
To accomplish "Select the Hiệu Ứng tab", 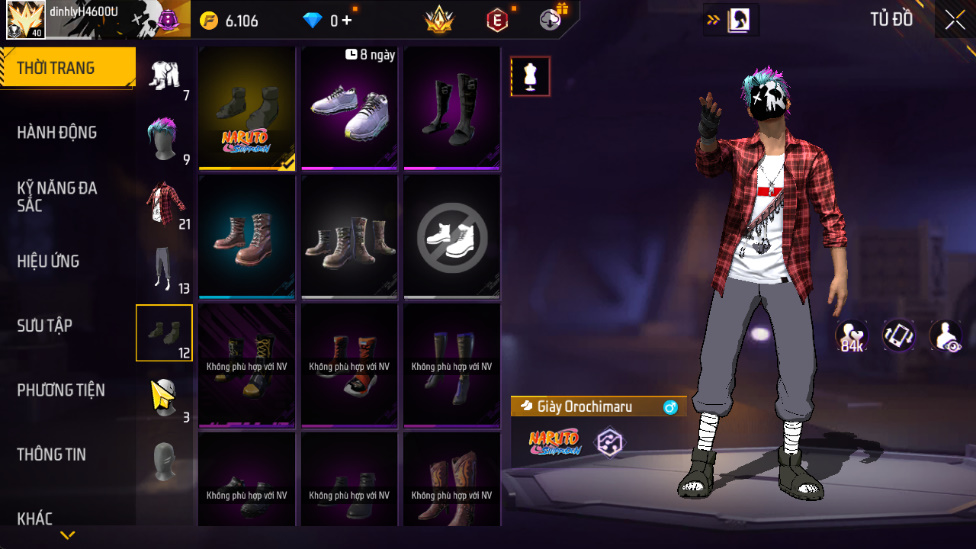I will (x=48, y=261).
